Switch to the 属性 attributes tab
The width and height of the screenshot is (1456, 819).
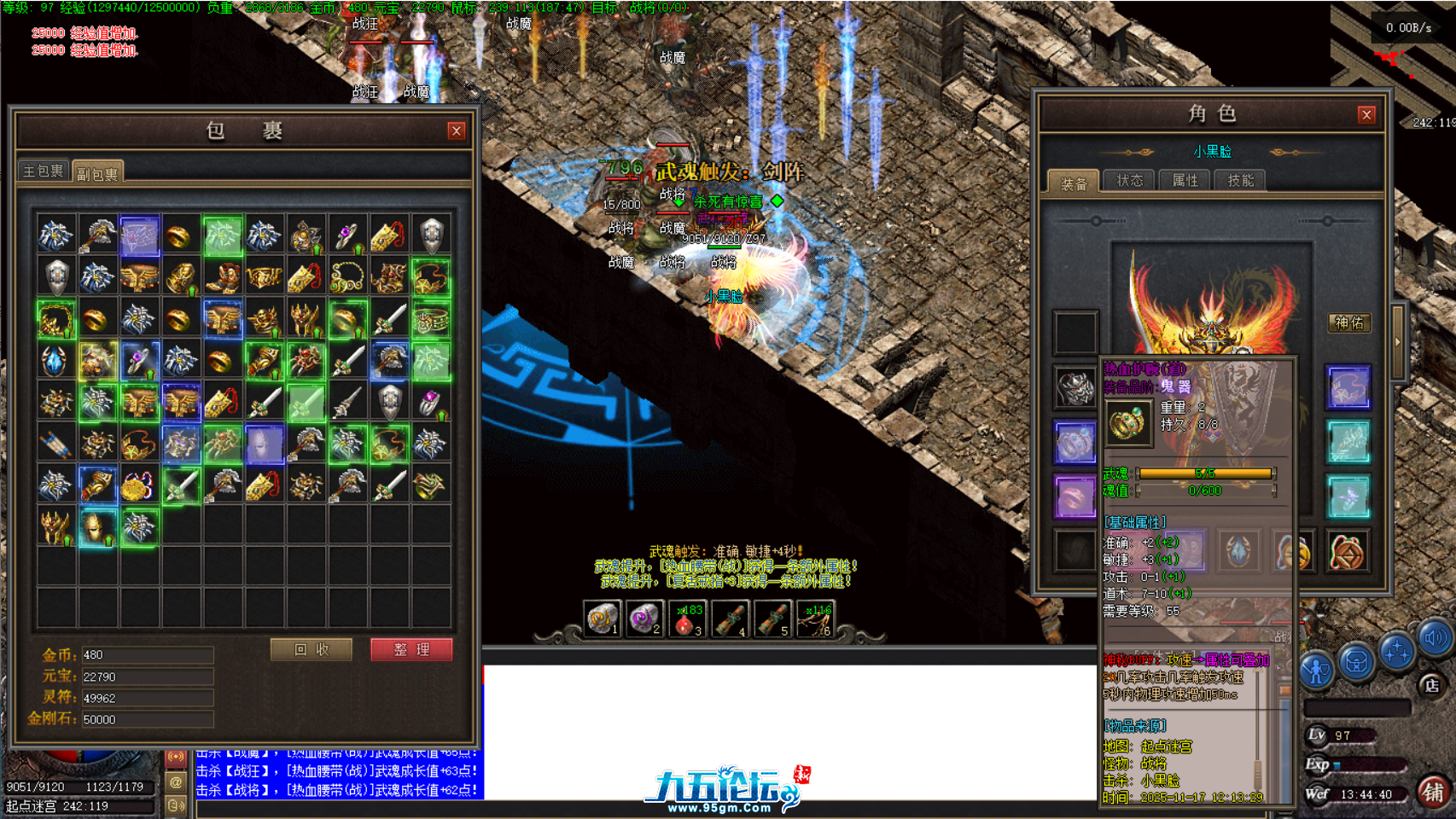click(x=1185, y=180)
